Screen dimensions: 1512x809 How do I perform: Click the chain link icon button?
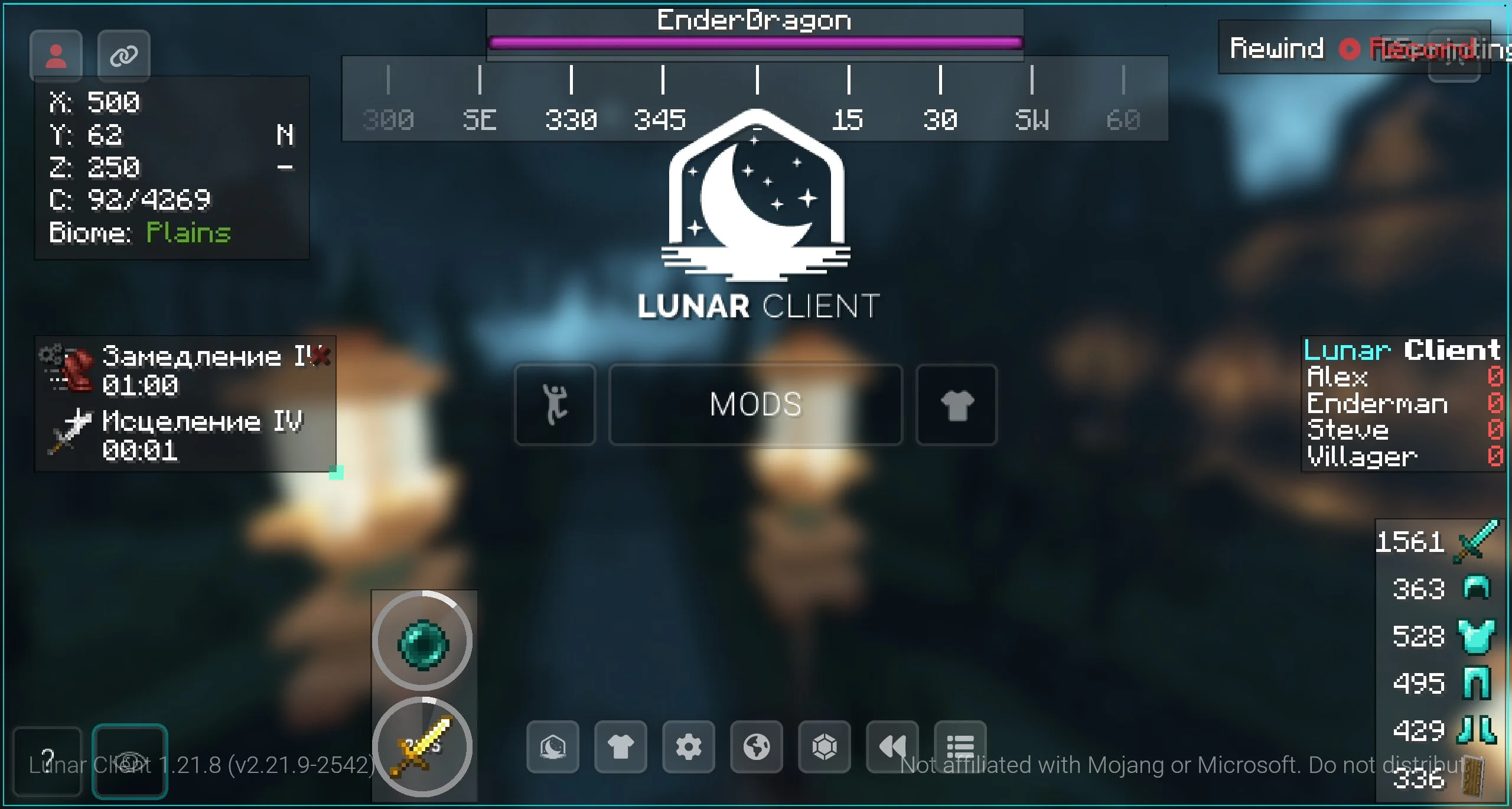pyautogui.click(x=123, y=56)
